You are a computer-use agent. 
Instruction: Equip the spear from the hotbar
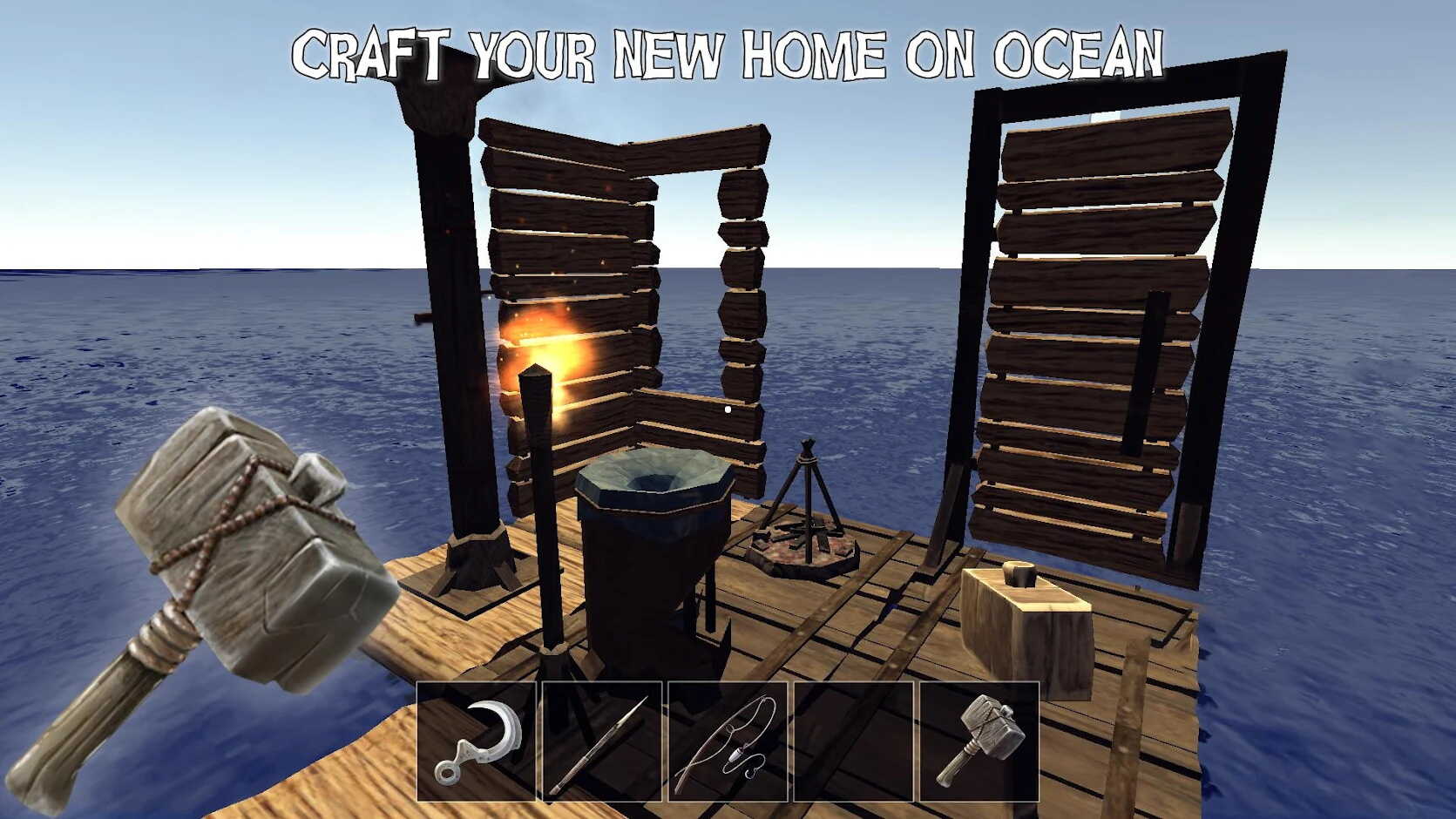click(x=602, y=741)
